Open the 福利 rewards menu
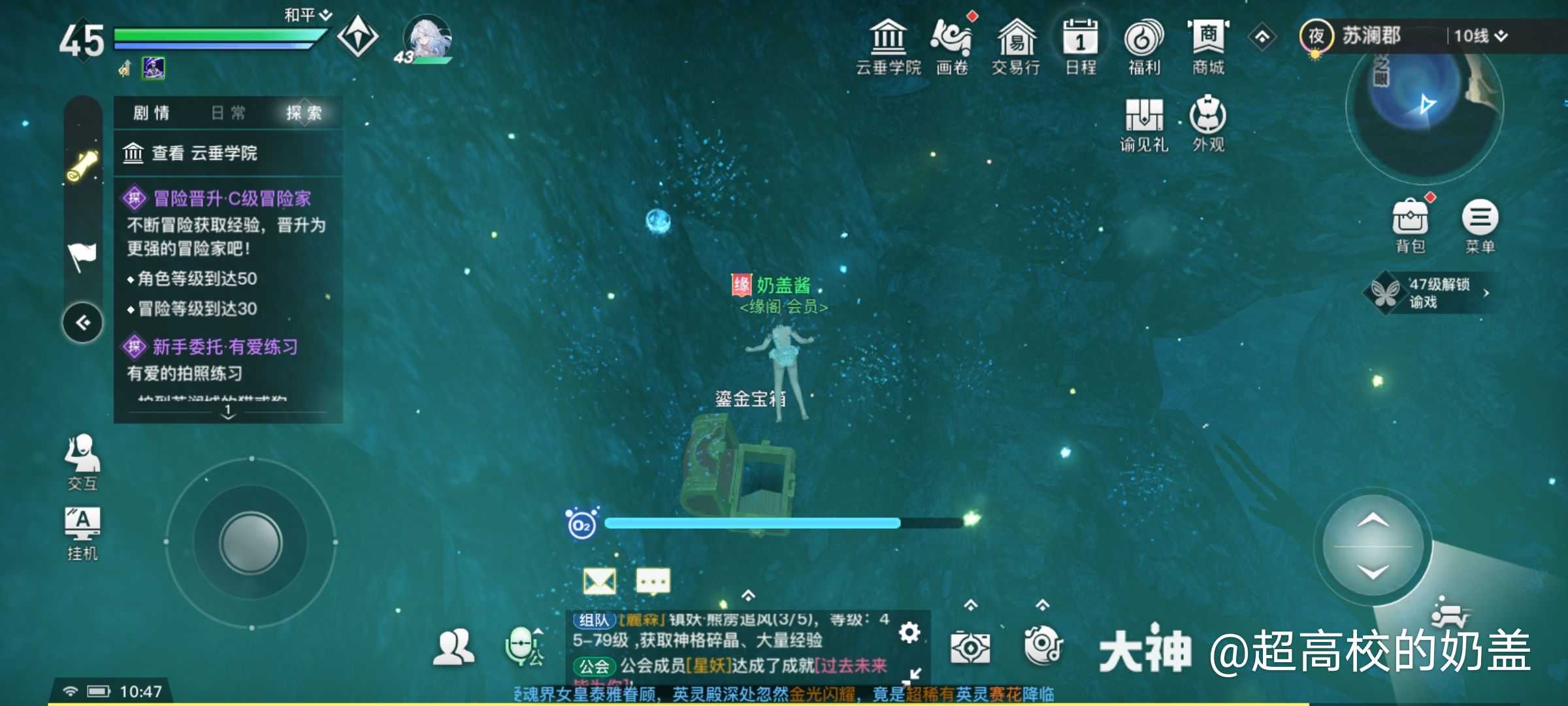Screen dimensions: 1568x706 pyautogui.click(x=1143, y=46)
